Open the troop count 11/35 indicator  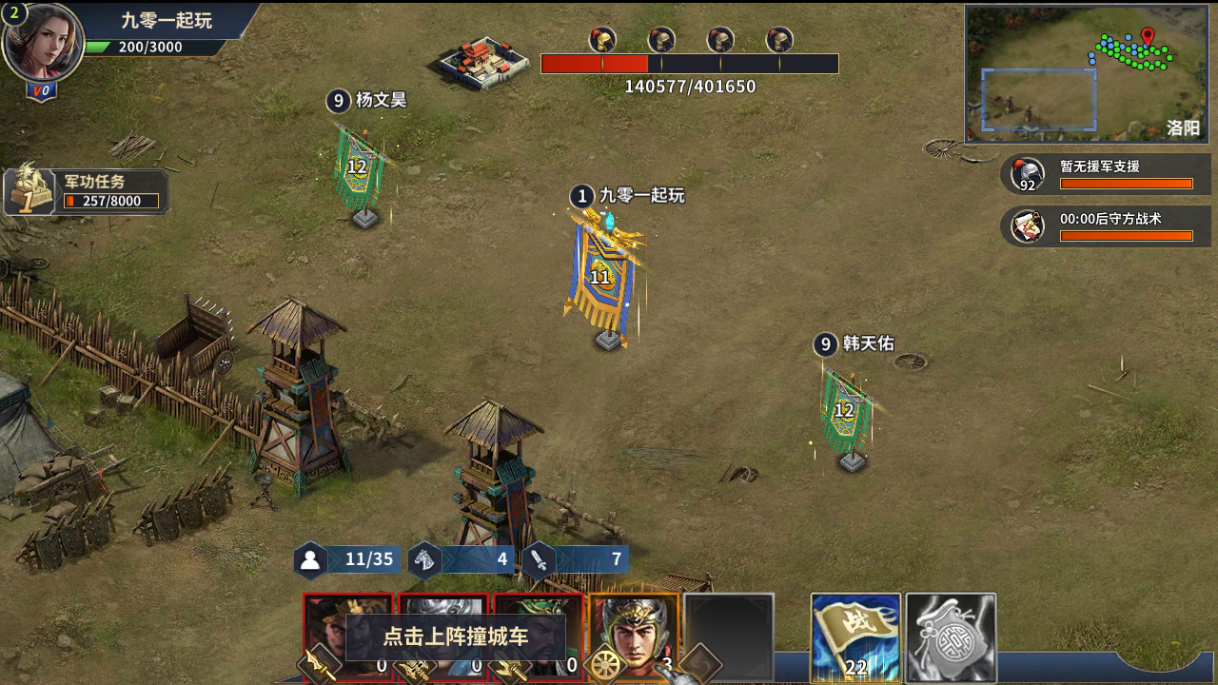[349, 559]
